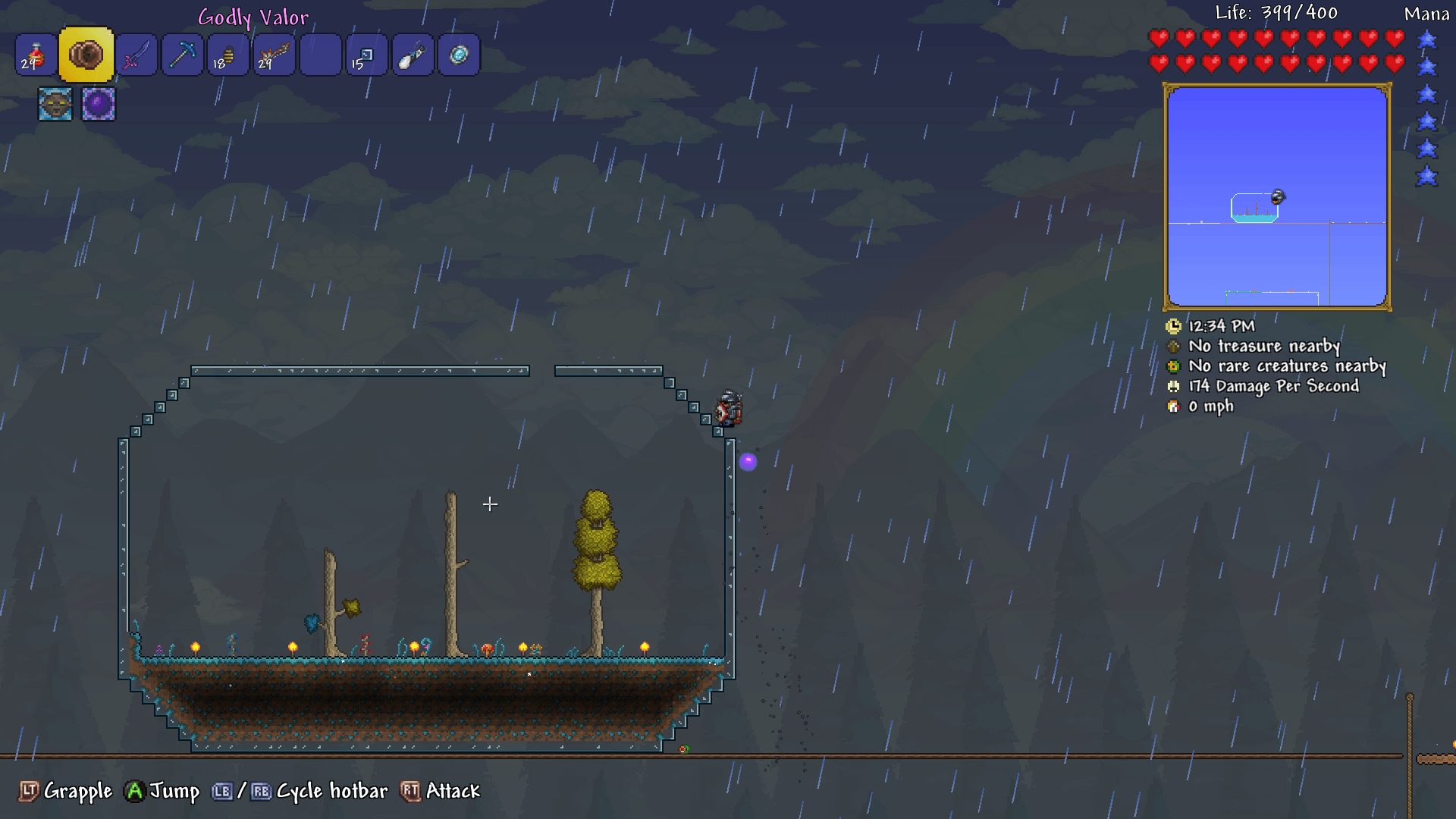Screen dimensions: 1456x819
Task: Select the purple sword in the hotbar
Action: (x=136, y=55)
